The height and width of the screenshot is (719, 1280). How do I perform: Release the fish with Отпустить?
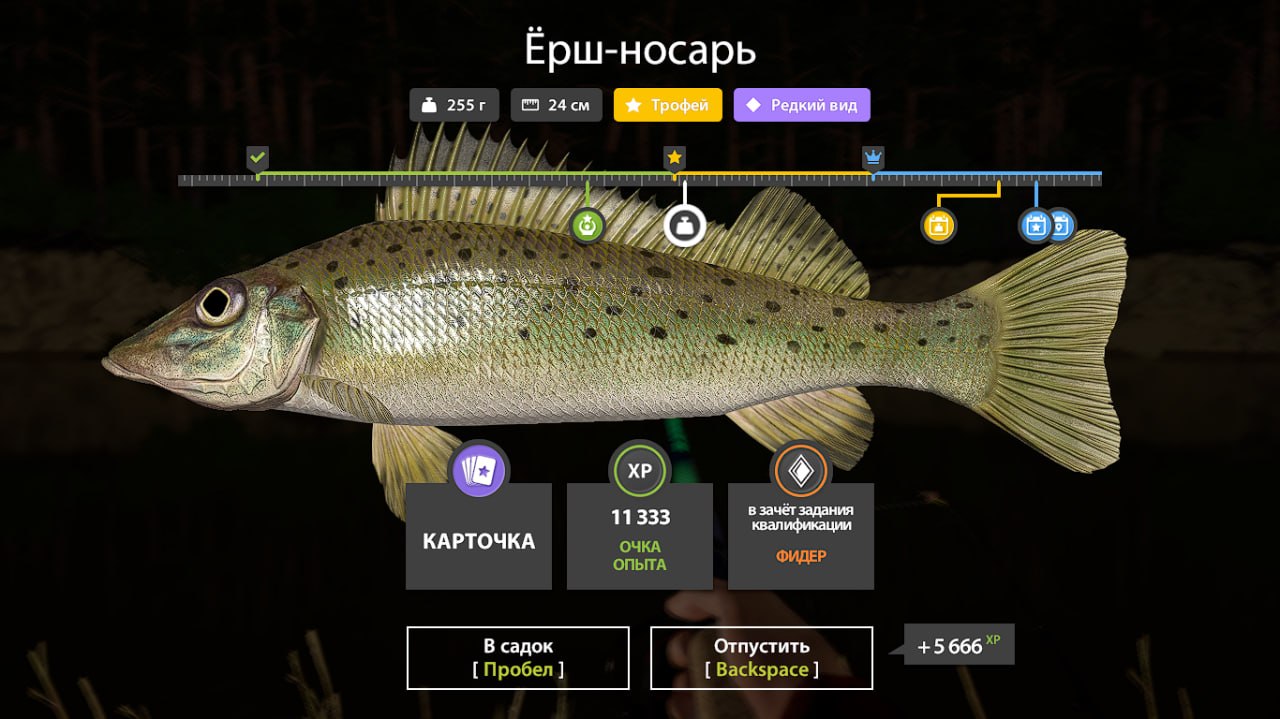(x=761, y=657)
